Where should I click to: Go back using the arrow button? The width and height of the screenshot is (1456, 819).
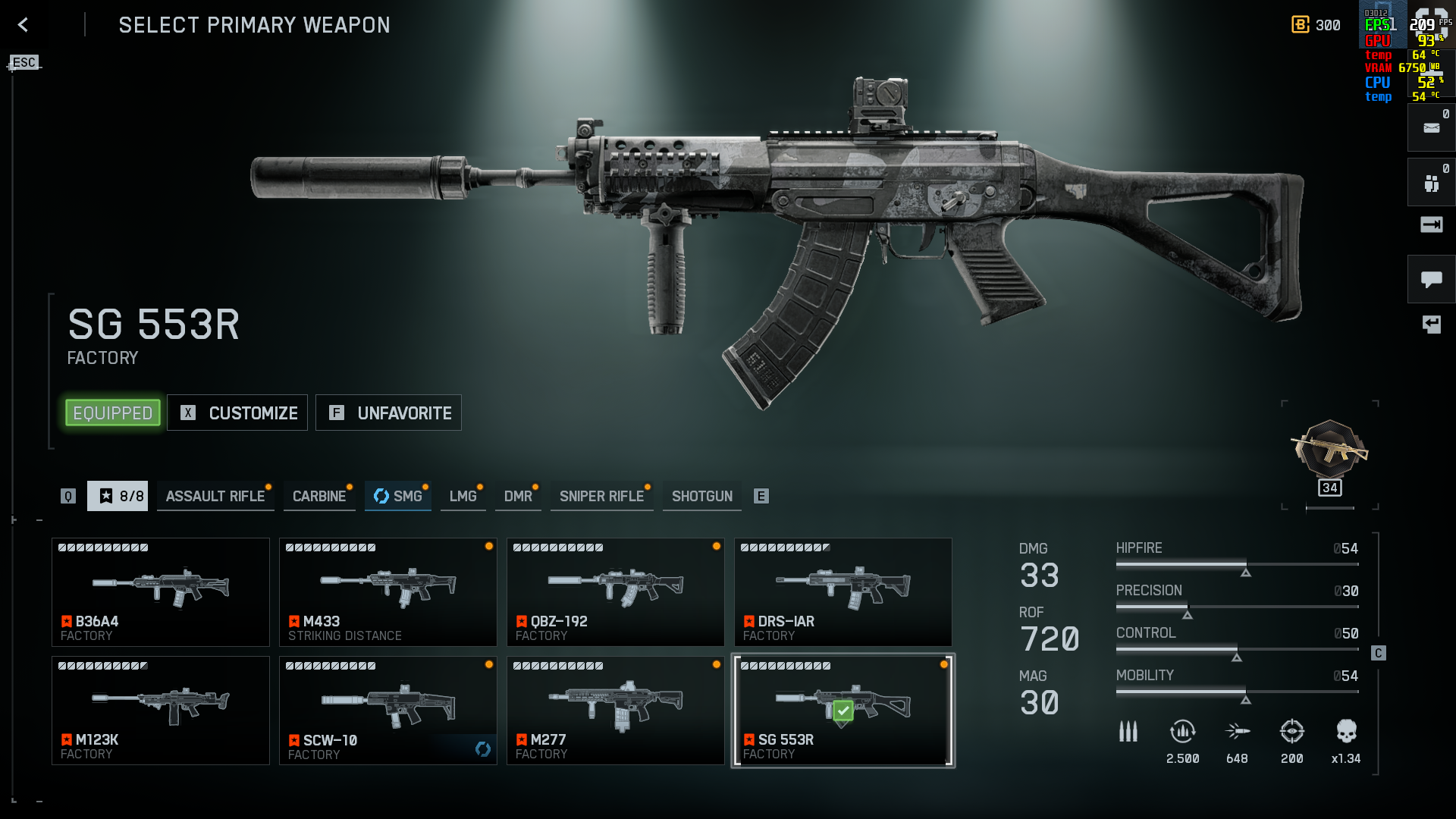(x=23, y=25)
